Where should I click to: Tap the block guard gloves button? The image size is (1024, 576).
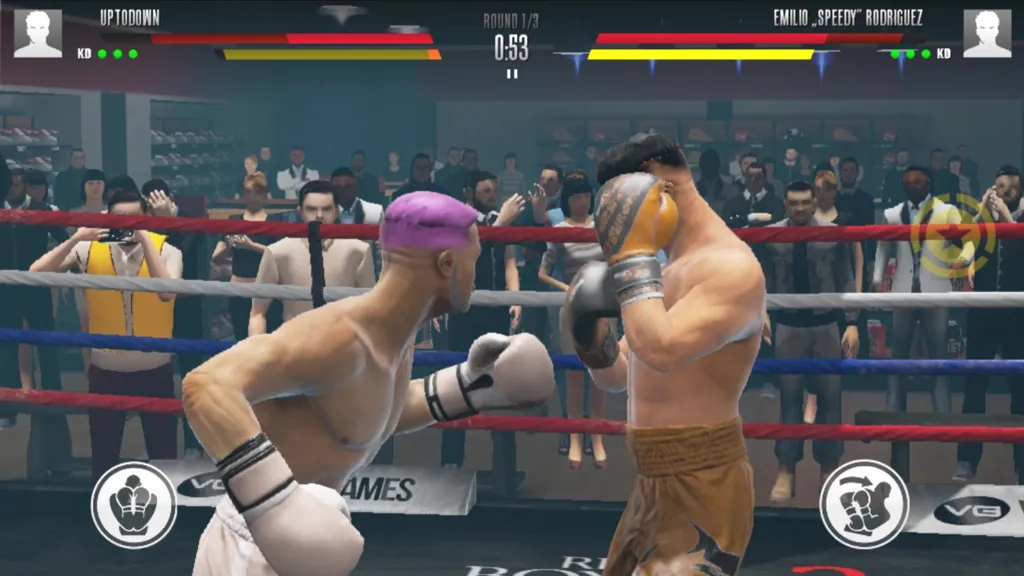134,504
